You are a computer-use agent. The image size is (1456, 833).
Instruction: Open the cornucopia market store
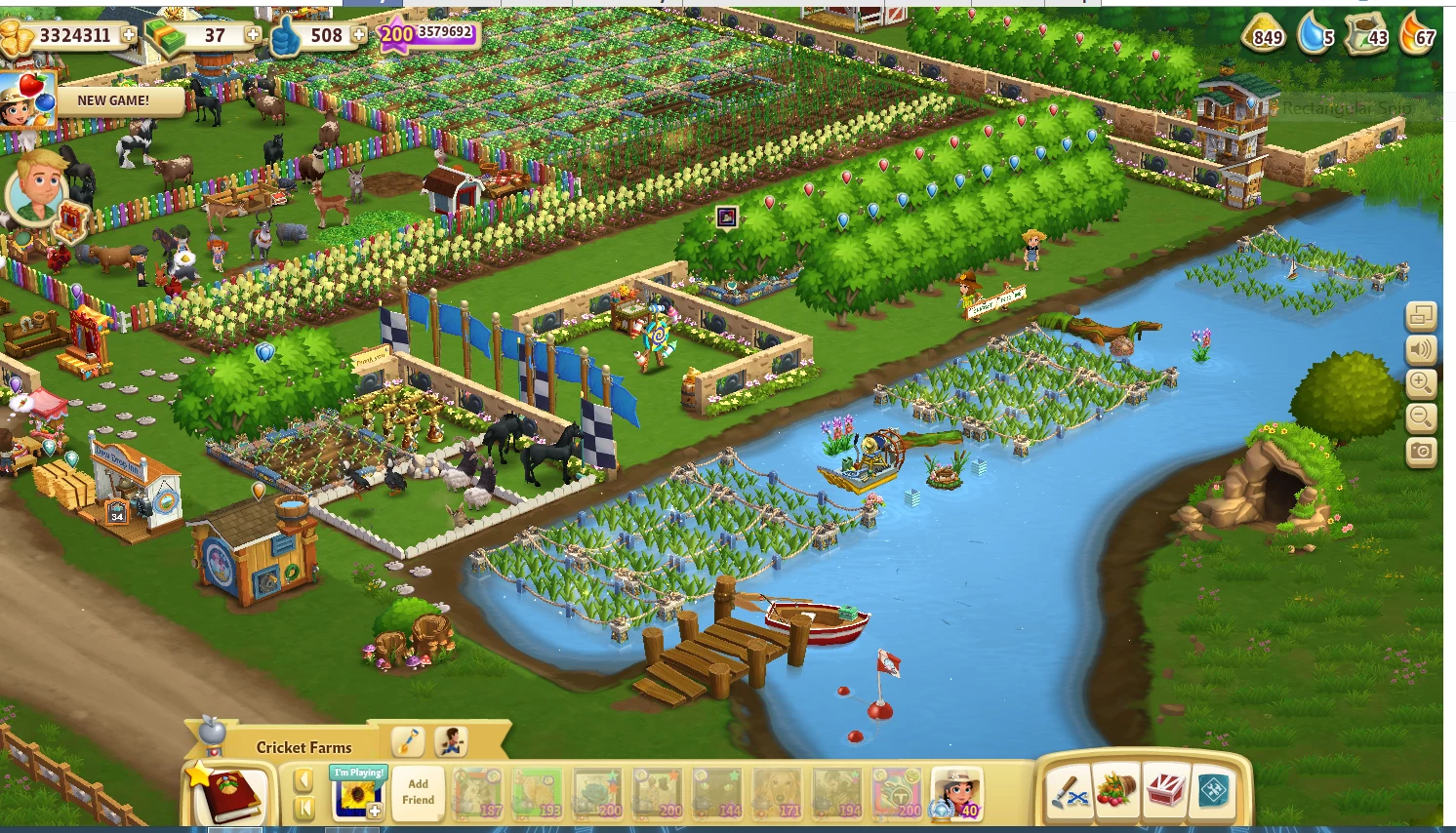(1116, 791)
